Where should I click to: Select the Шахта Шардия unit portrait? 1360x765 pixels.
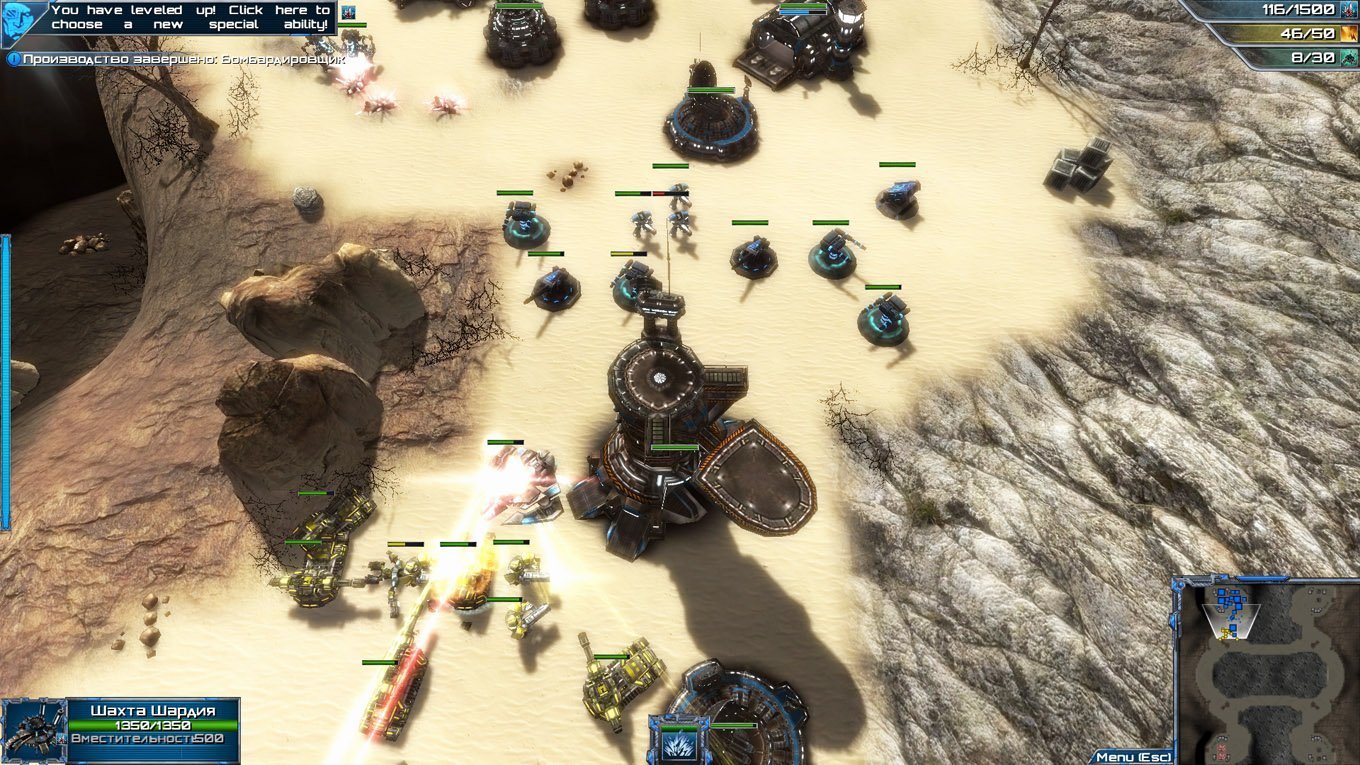tap(33, 731)
